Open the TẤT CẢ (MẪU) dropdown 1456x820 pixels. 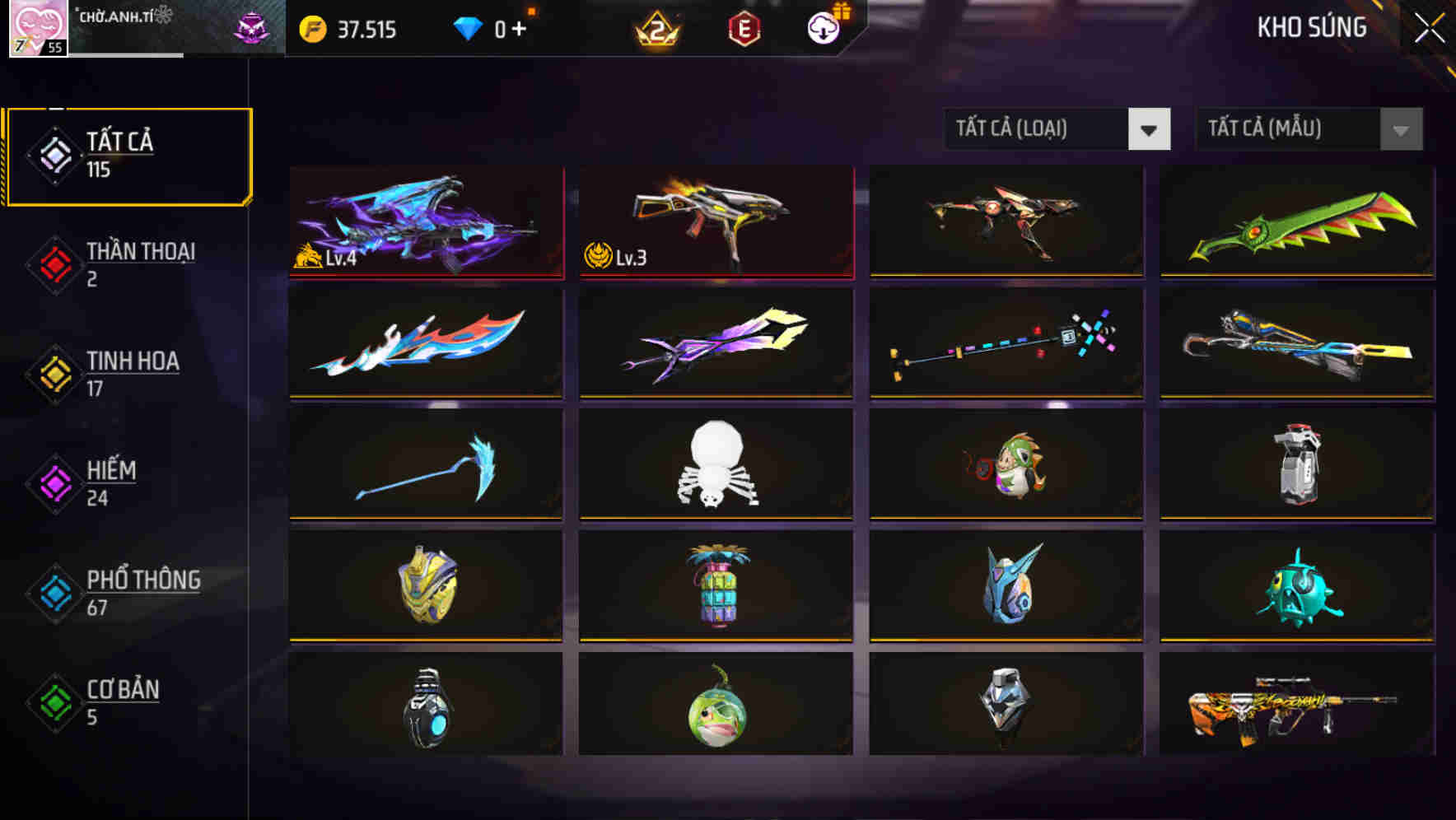pyautogui.click(x=1308, y=129)
